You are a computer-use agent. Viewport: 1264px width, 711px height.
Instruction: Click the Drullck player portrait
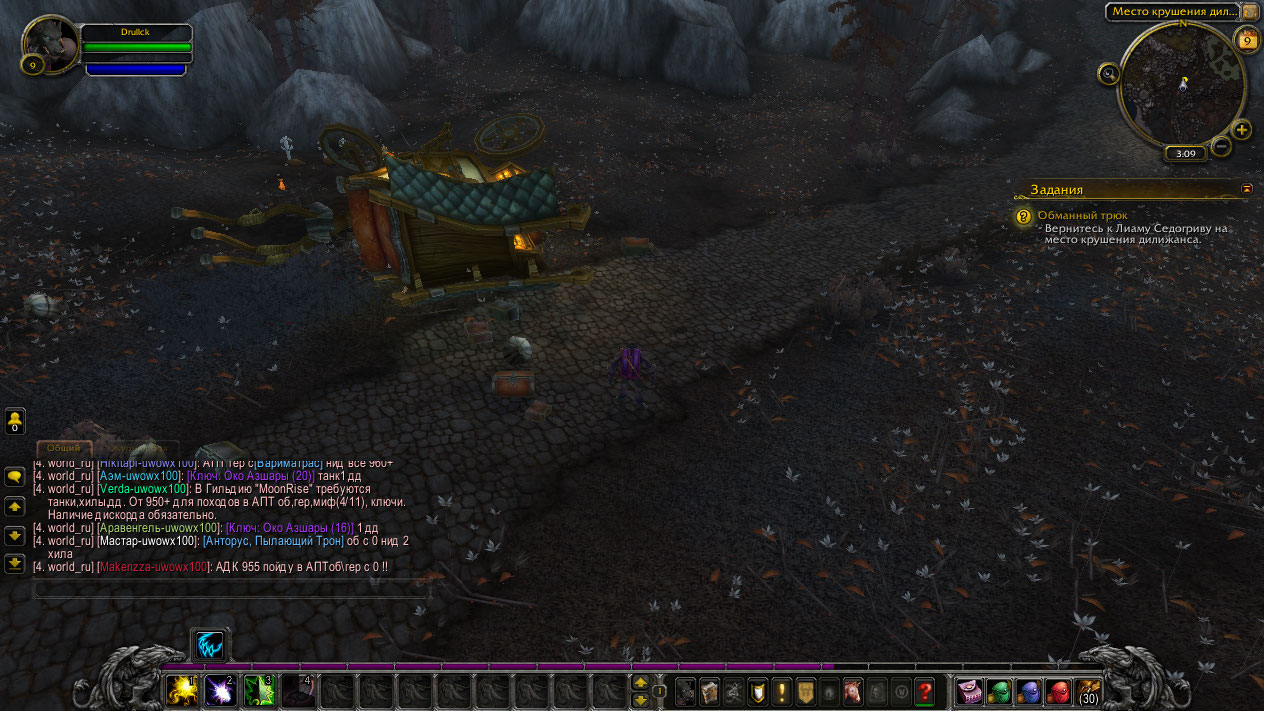tap(51, 44)
